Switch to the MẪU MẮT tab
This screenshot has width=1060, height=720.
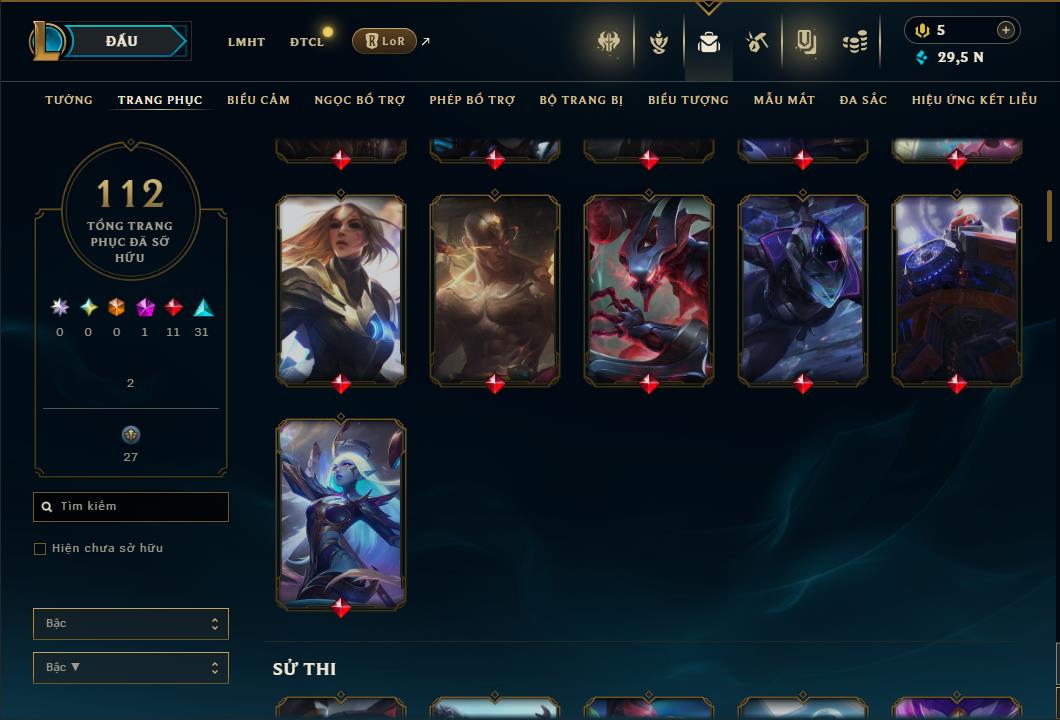point(784,100)
